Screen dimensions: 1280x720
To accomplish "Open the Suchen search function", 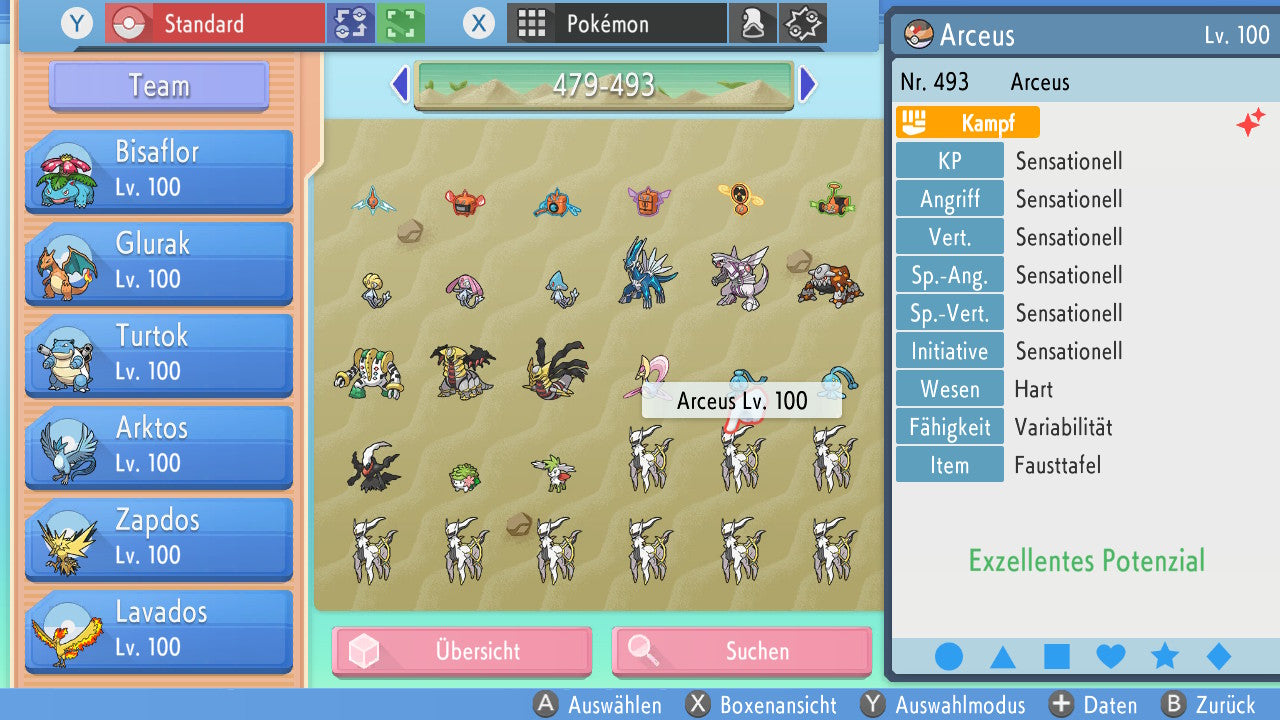I will click(x=741, y=651).
